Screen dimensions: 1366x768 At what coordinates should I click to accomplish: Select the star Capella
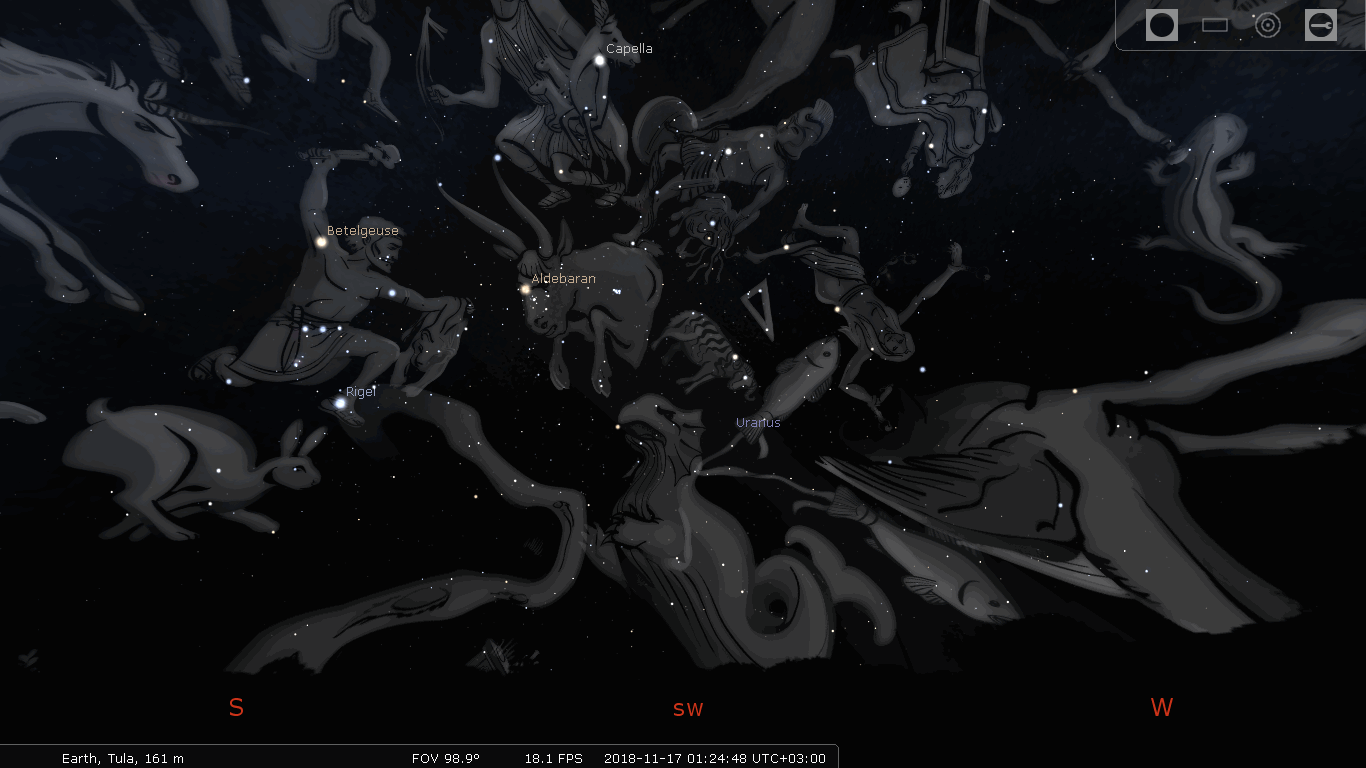point(598,60)
